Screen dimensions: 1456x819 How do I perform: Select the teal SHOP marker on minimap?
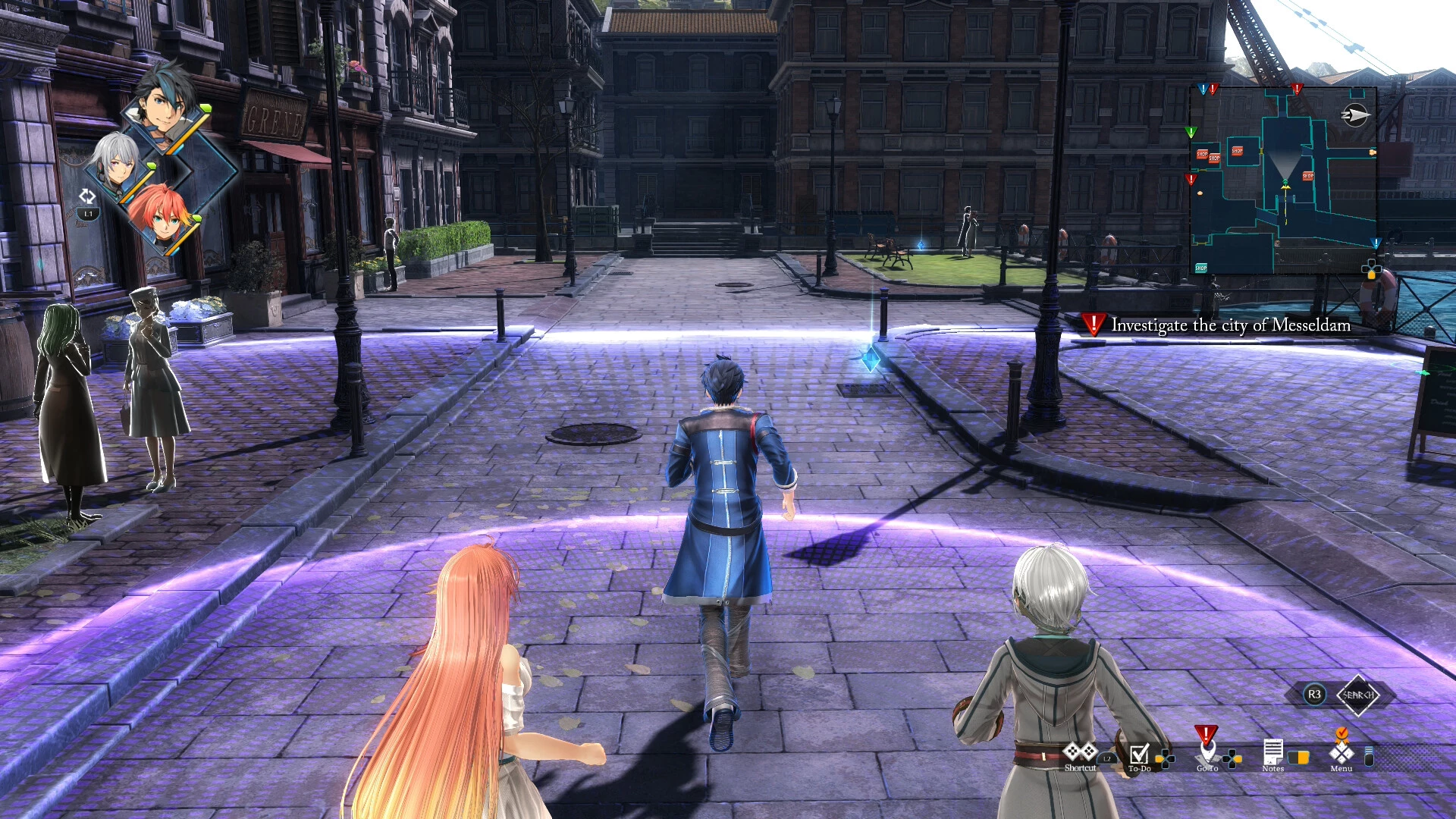[1200, 268]
